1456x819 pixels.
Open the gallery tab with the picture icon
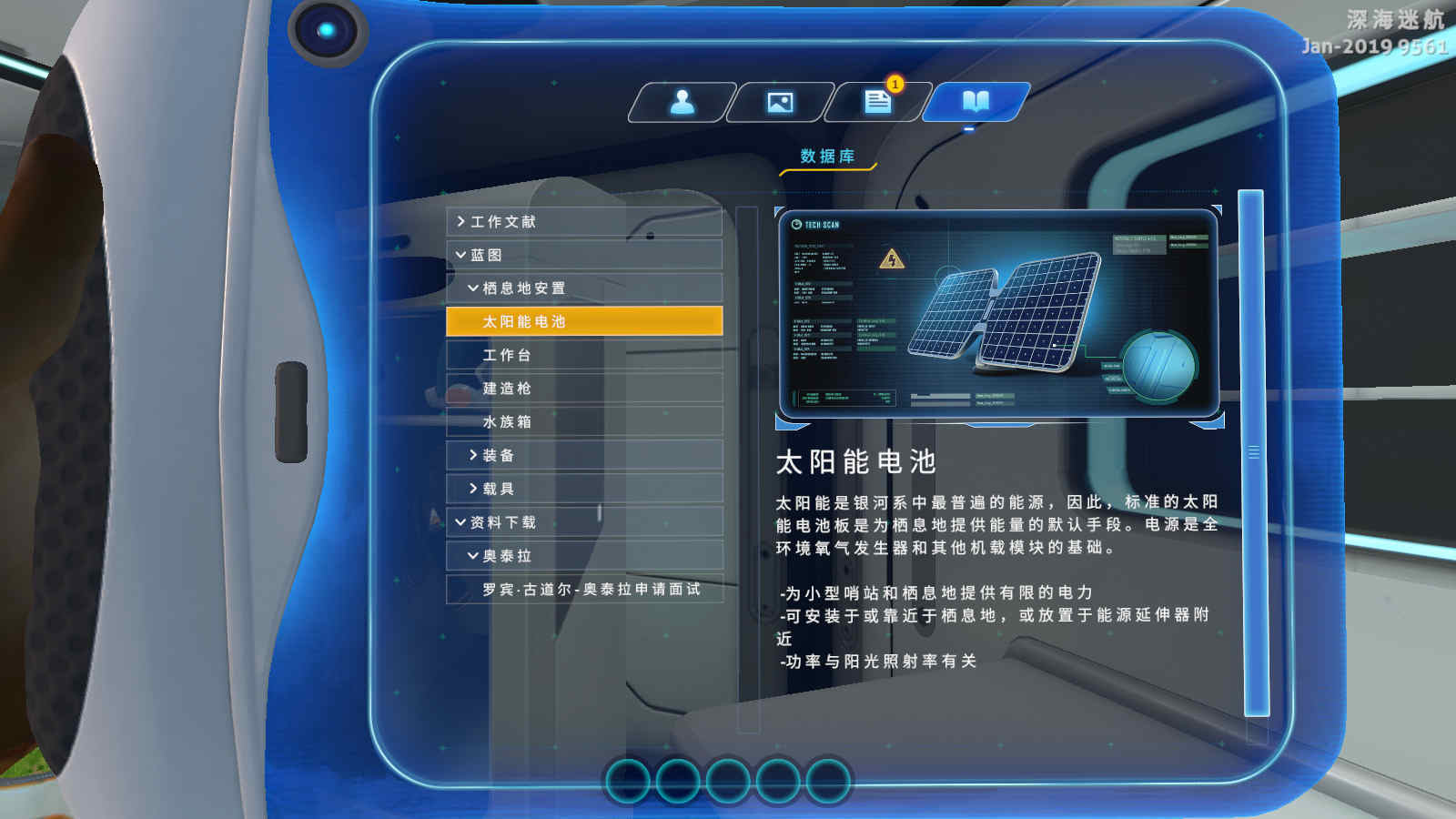pyautogui.click(x=780, y=101)
